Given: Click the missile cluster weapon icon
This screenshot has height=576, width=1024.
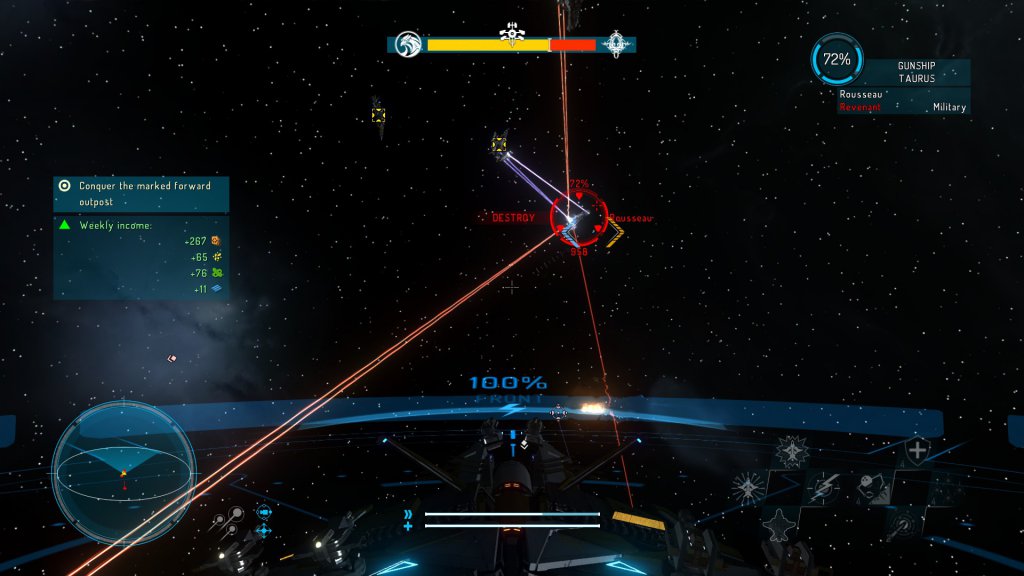Looking at the screenshot, I should click(x=229, y=520).
